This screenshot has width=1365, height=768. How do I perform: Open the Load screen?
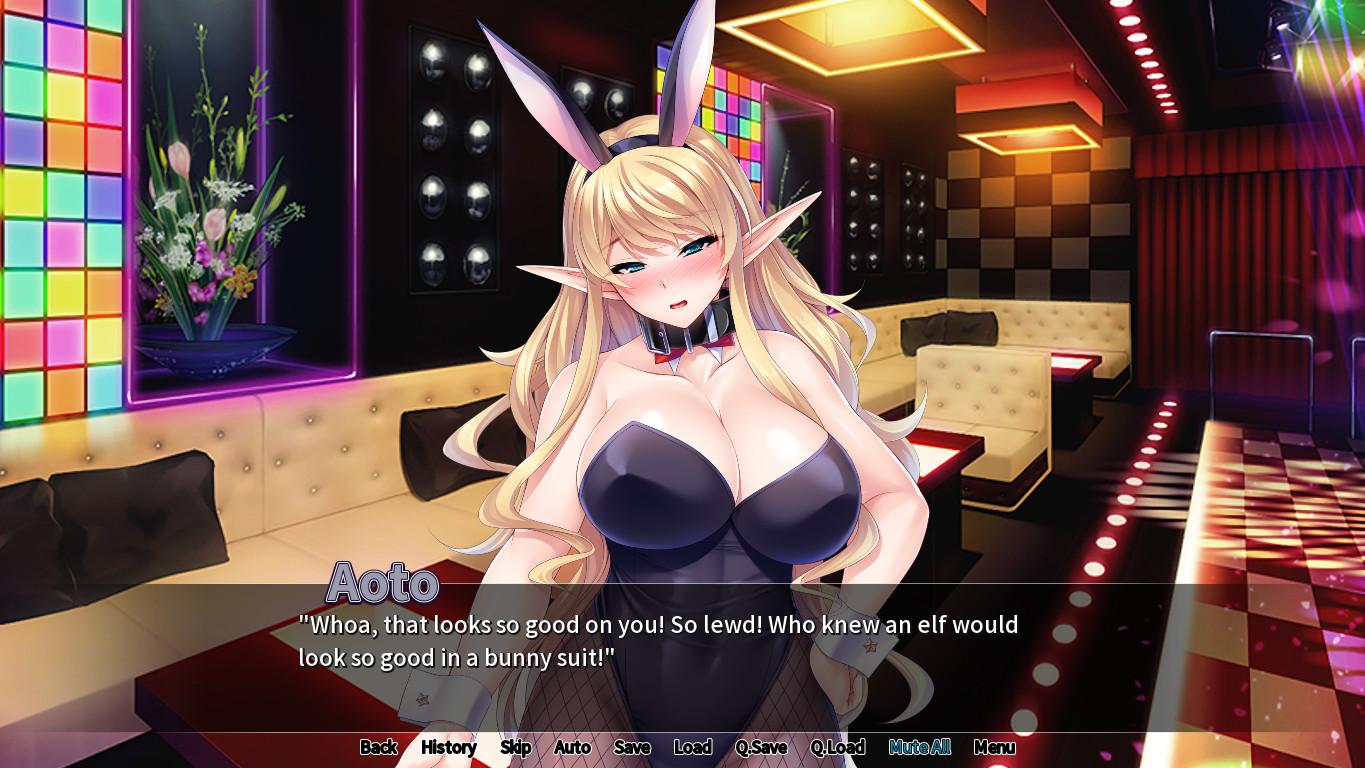coord(693,747)
